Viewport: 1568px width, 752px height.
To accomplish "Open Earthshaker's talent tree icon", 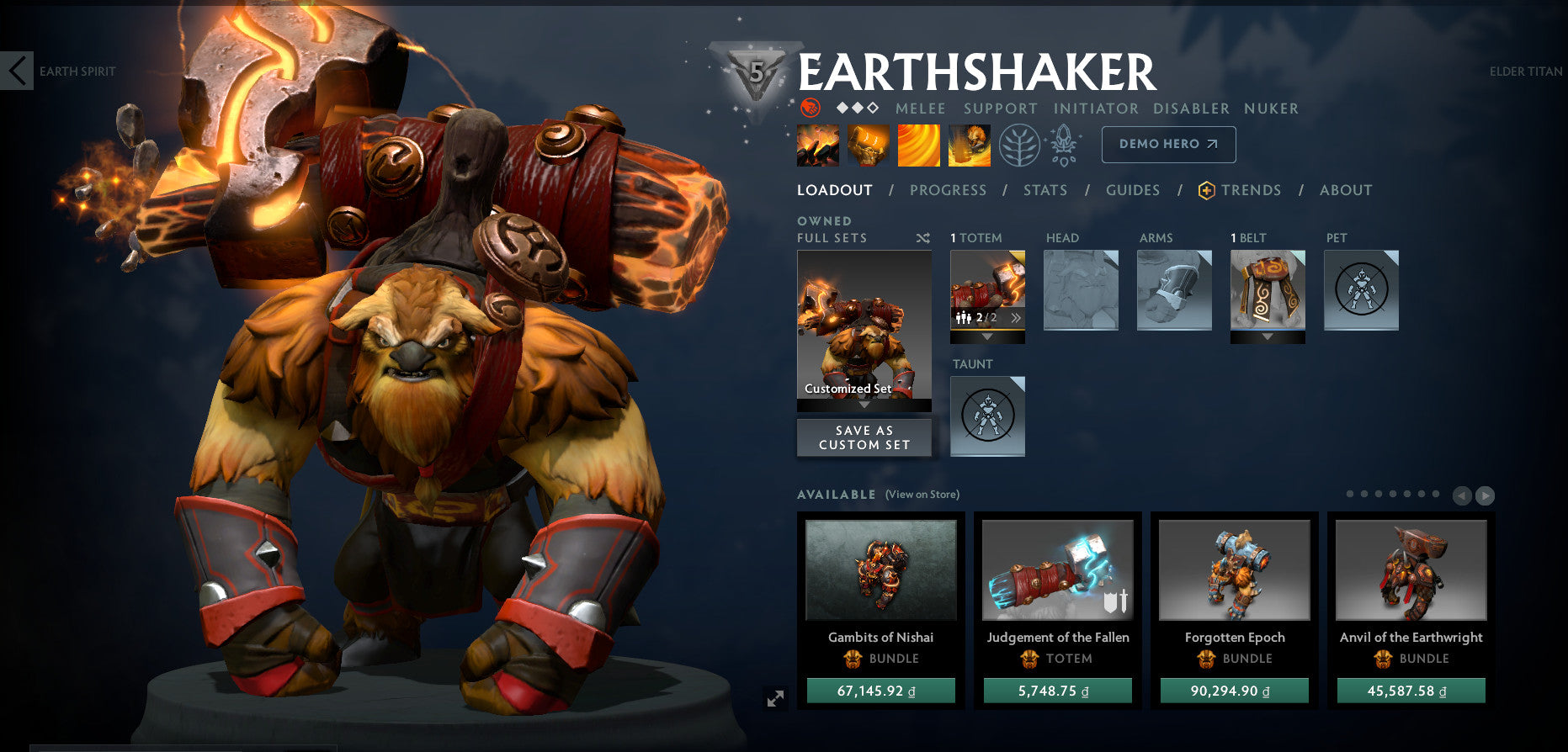I will coord(1018,145).
